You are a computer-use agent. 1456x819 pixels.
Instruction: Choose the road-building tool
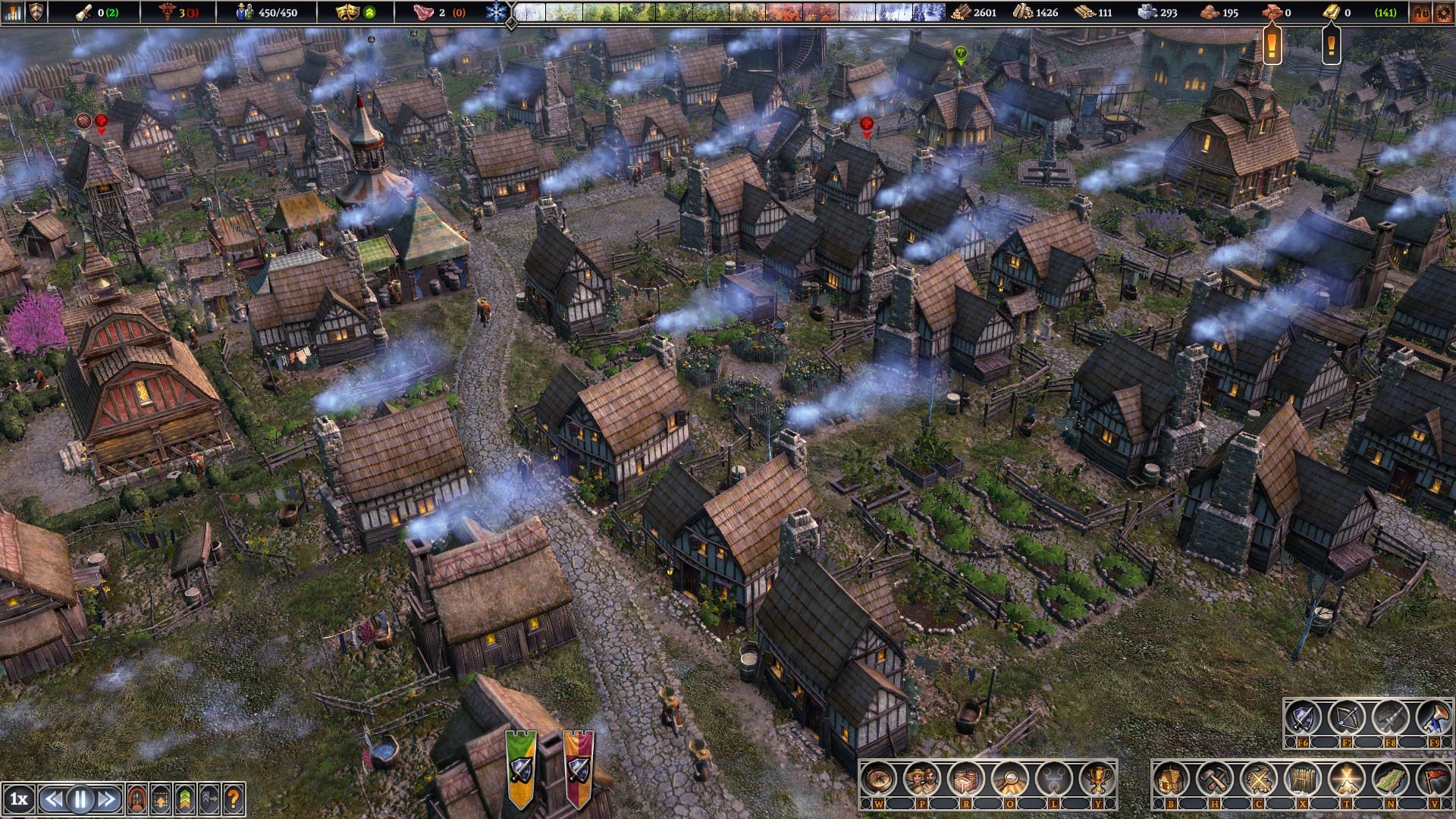1390,779
